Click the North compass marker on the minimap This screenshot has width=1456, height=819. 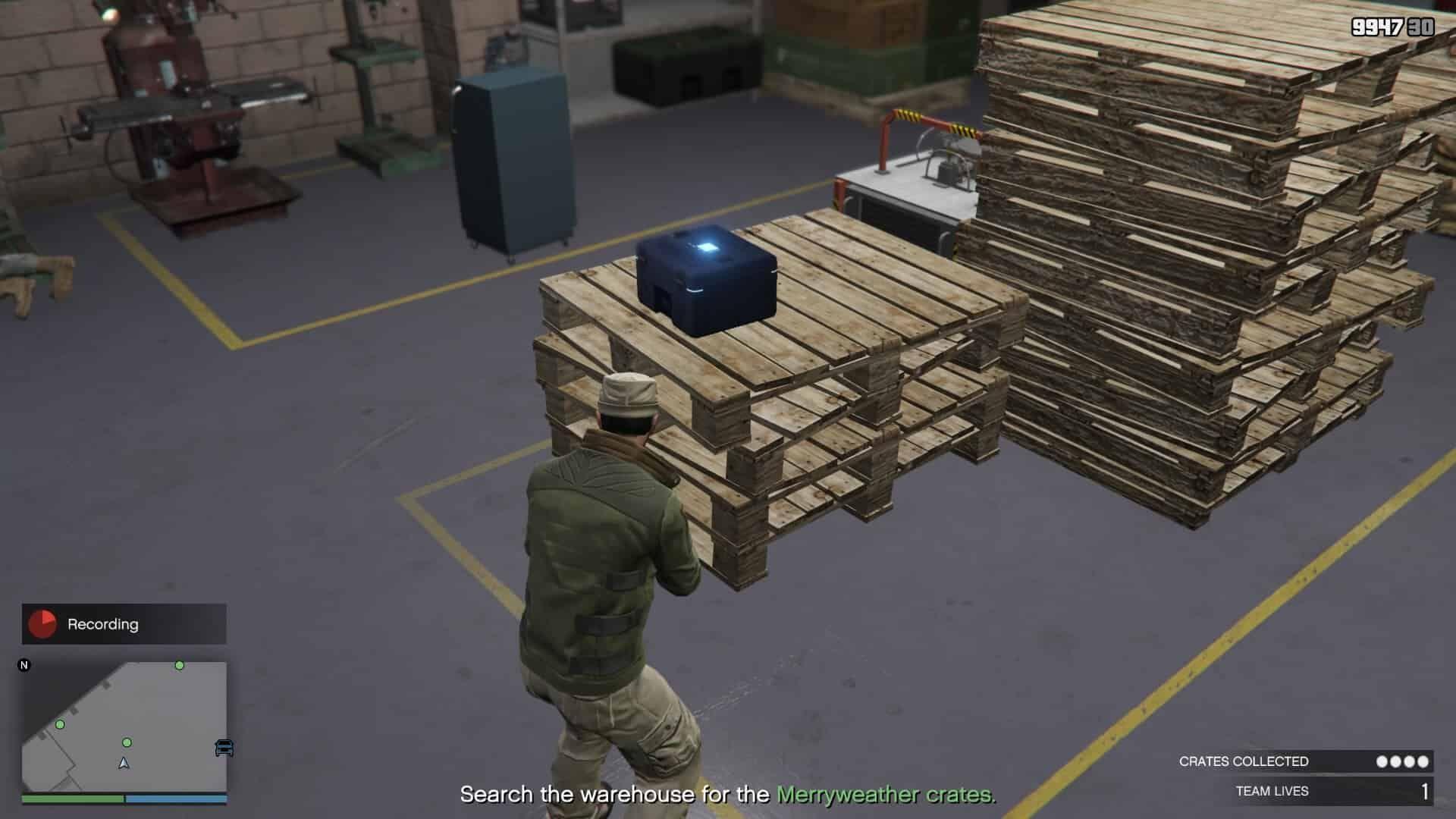point(25,664)
